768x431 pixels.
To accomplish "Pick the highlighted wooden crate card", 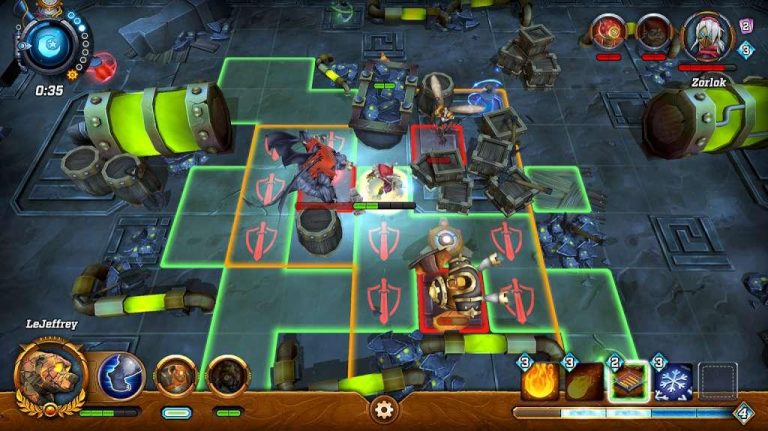I will [x=629, y=381].
